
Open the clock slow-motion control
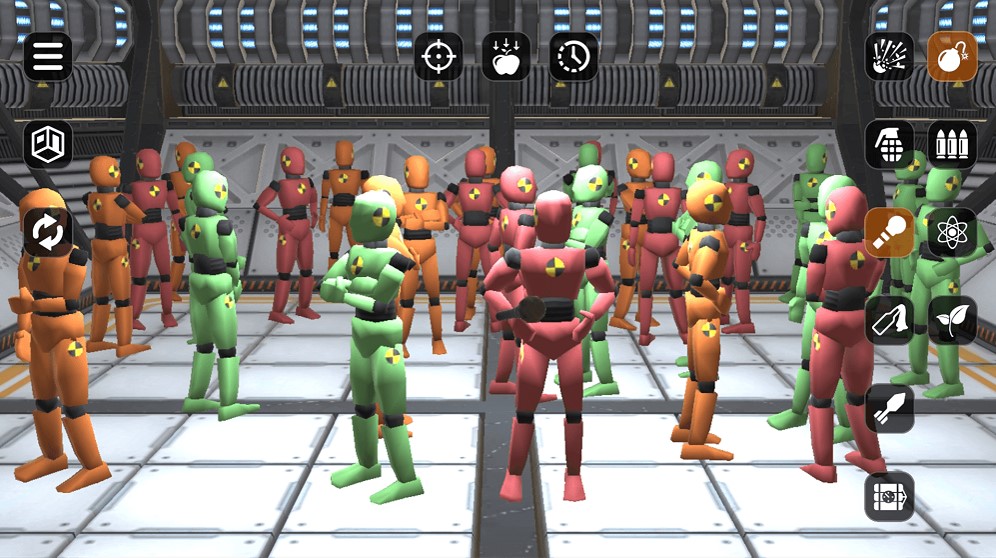coord(574,56)
